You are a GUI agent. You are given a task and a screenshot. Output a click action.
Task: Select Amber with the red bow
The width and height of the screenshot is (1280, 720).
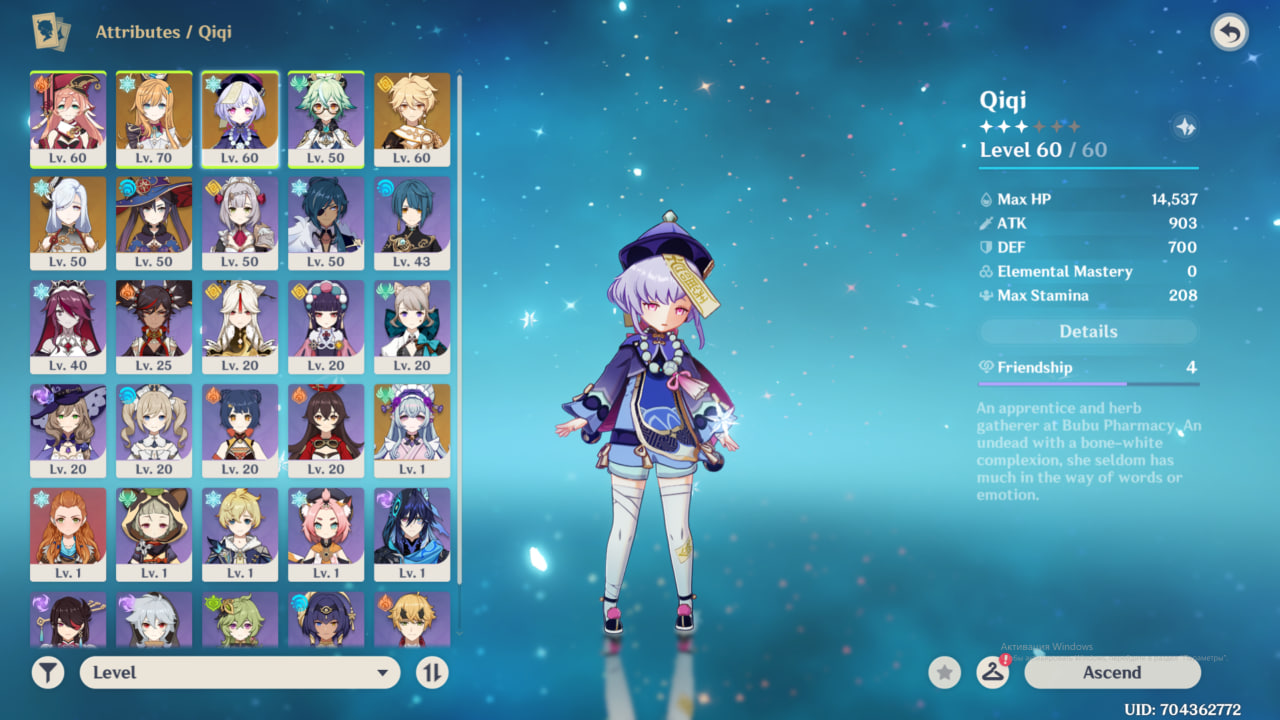pyautogui.click(x=326, y=431)
